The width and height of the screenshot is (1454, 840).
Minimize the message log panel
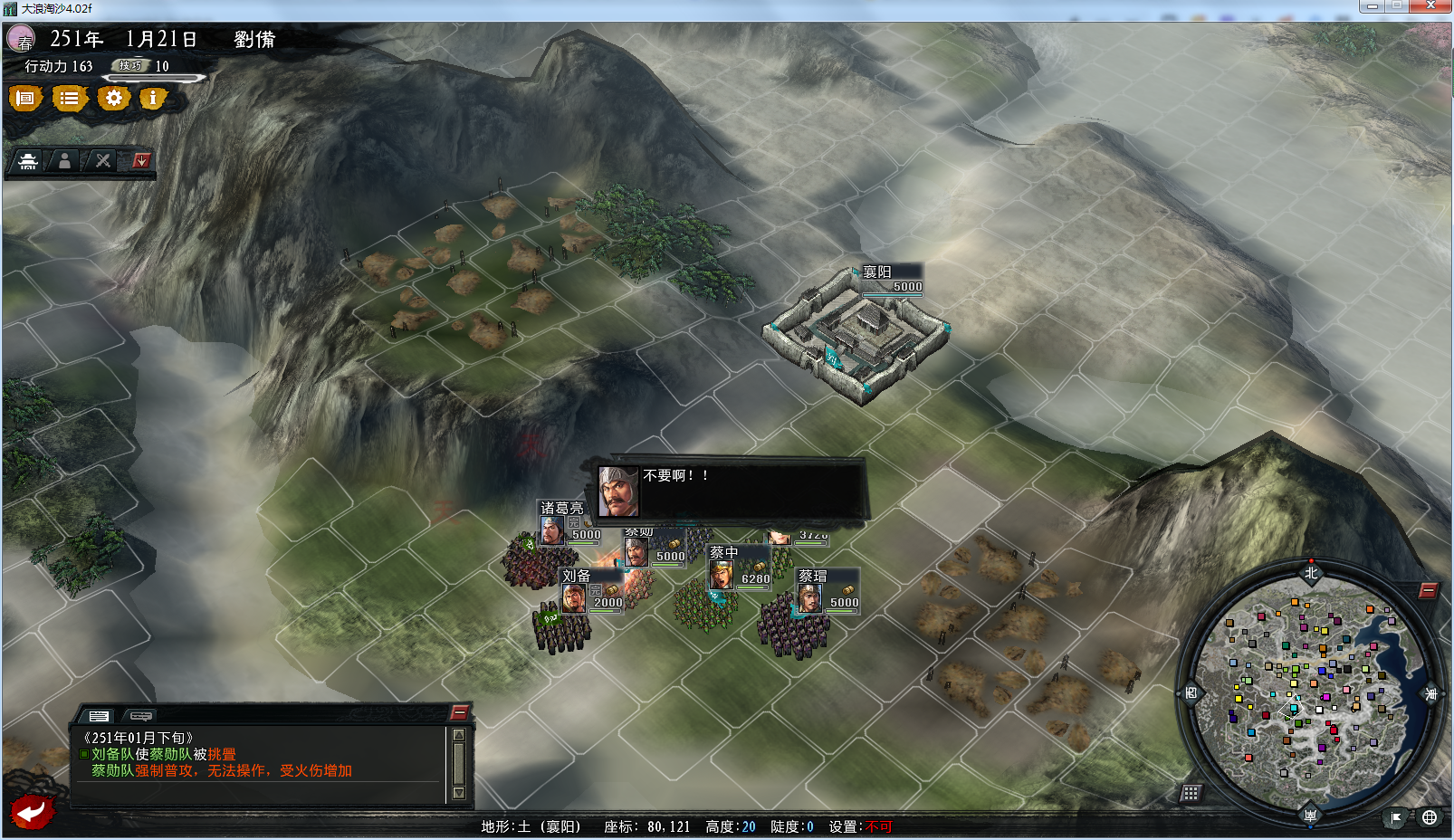click(x=459, y=712)
